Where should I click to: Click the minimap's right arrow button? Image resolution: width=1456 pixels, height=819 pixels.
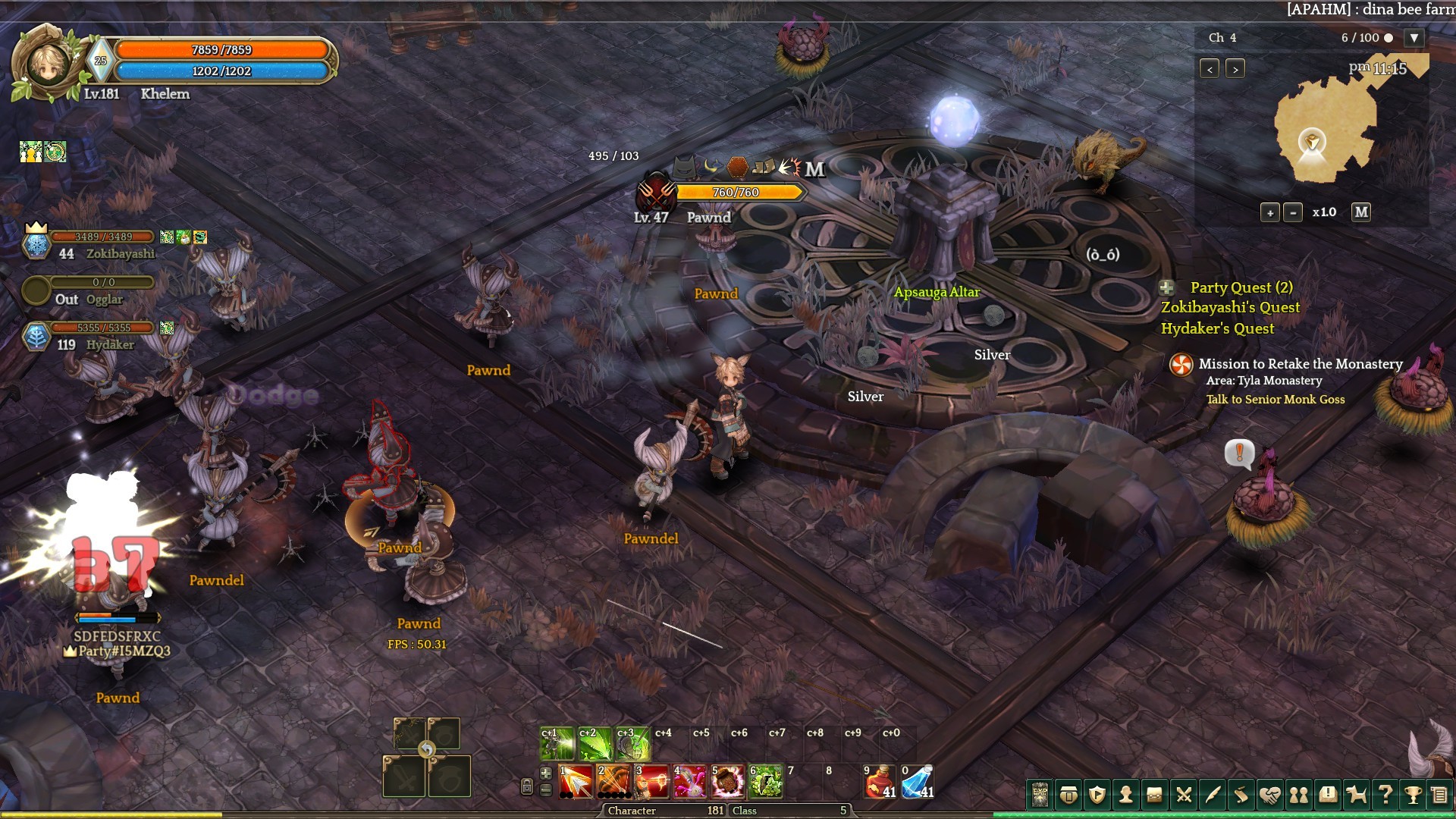(x=1235, y=69)
